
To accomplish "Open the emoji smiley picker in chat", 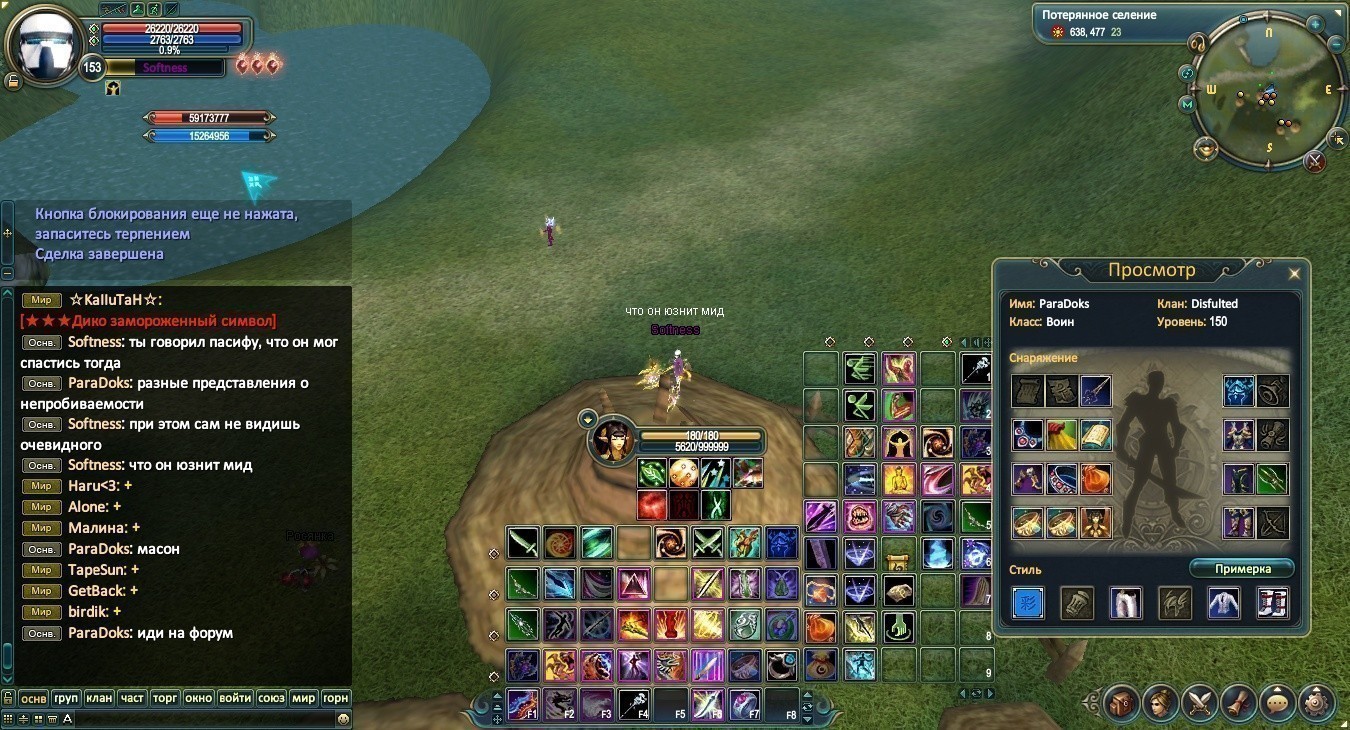I will [343, 718].
